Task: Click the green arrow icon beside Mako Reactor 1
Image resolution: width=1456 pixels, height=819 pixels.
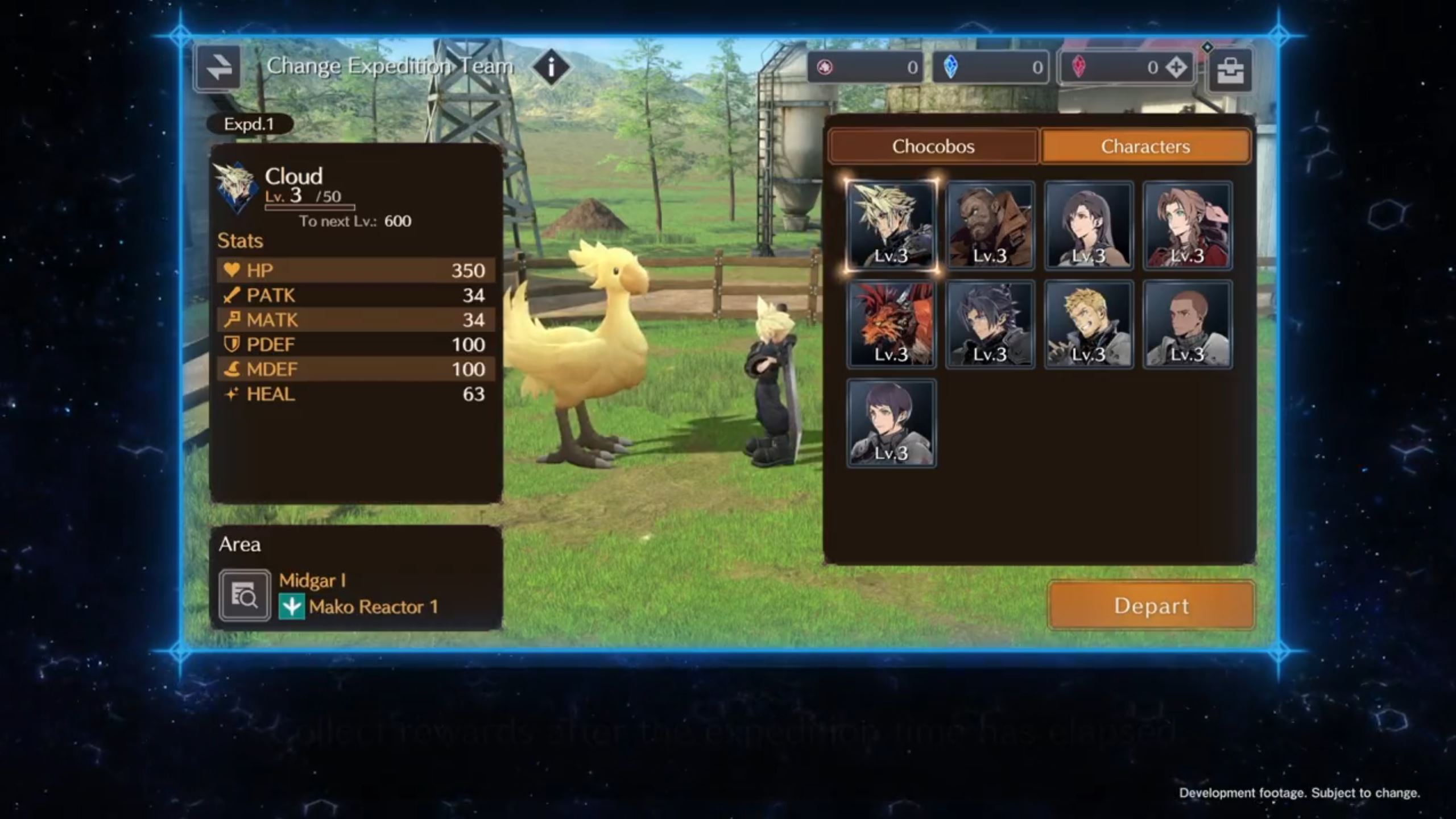Action: tap(292, 607)
